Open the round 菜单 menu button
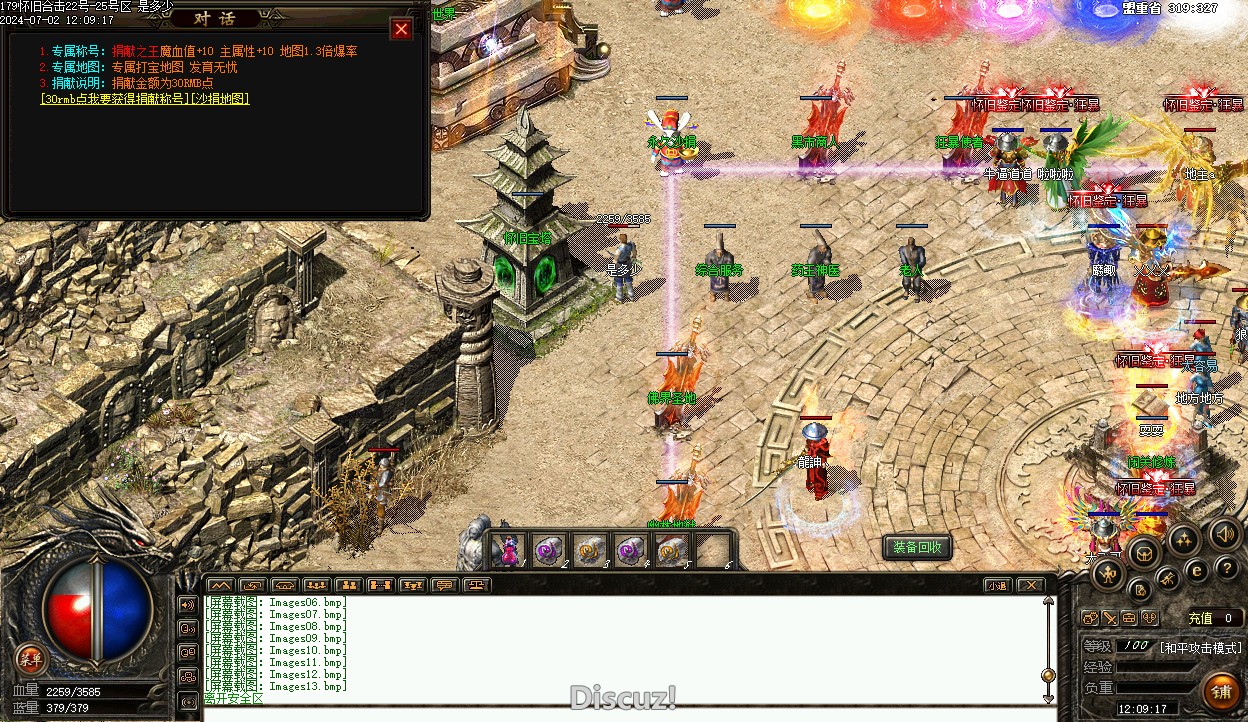The width and height of the screenshot is (1248, 722). tap(31, 658)
